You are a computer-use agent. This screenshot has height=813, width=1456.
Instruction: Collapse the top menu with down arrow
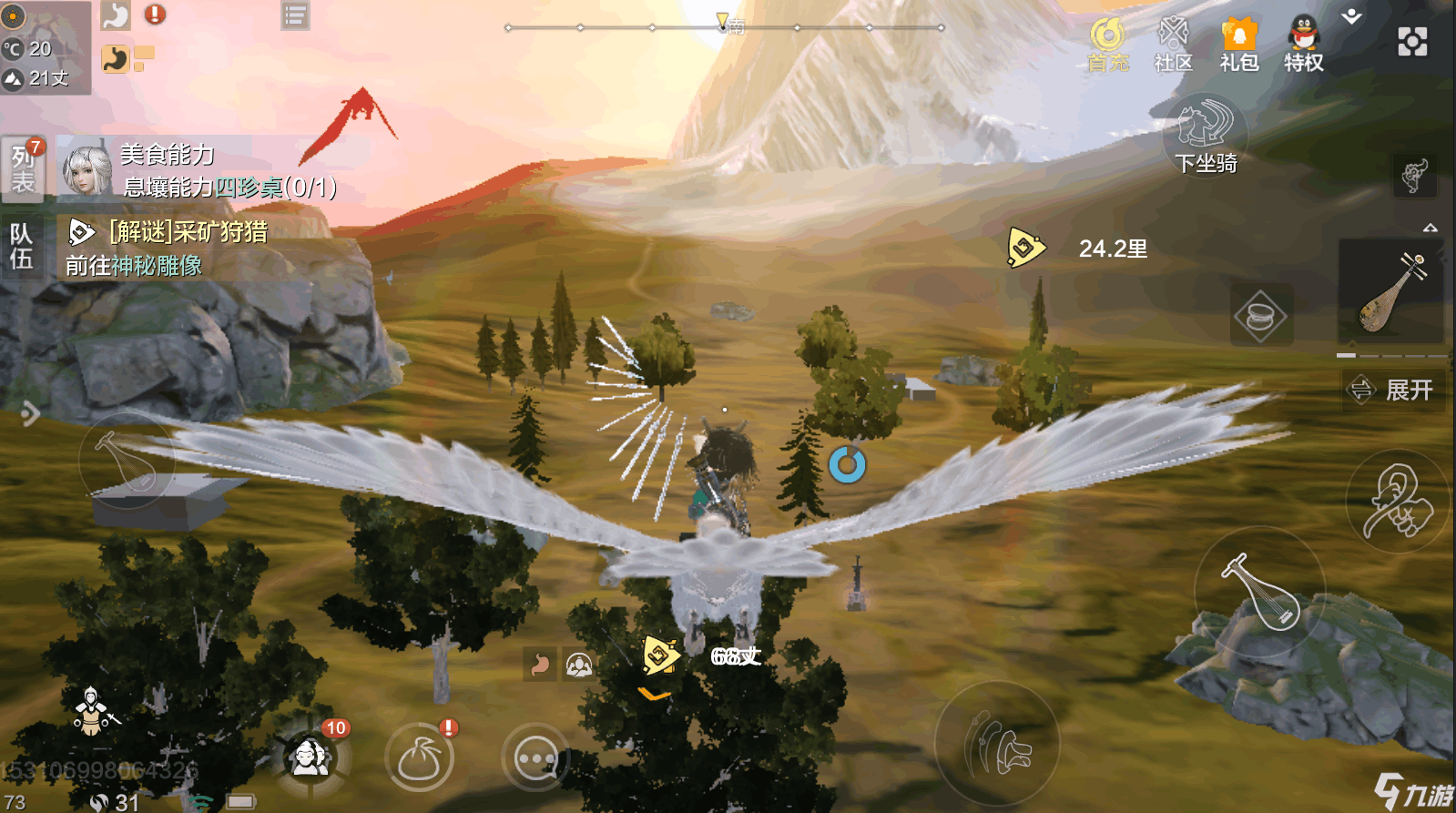click(x=1352, y=16)
